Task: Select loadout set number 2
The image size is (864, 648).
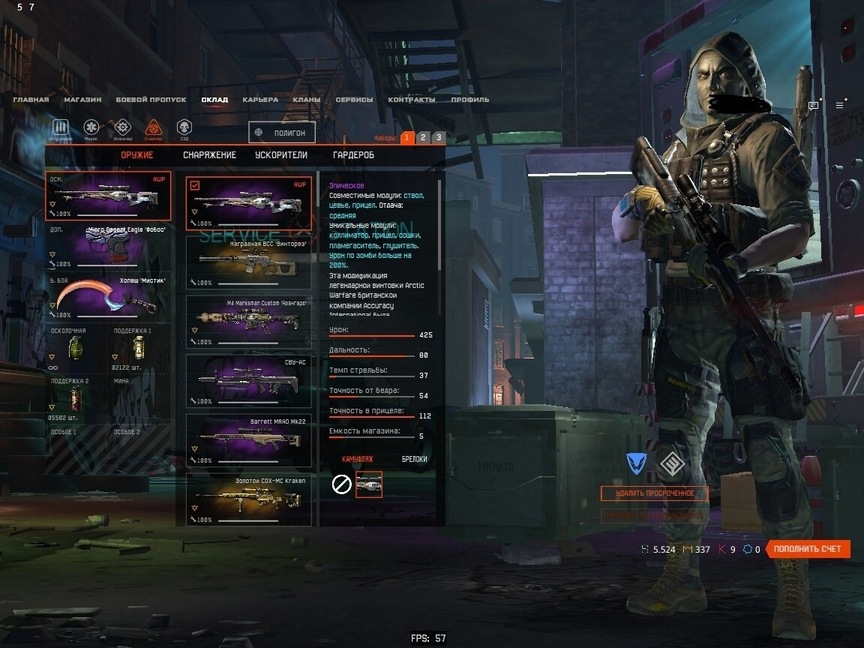Action: click(423, 137)
